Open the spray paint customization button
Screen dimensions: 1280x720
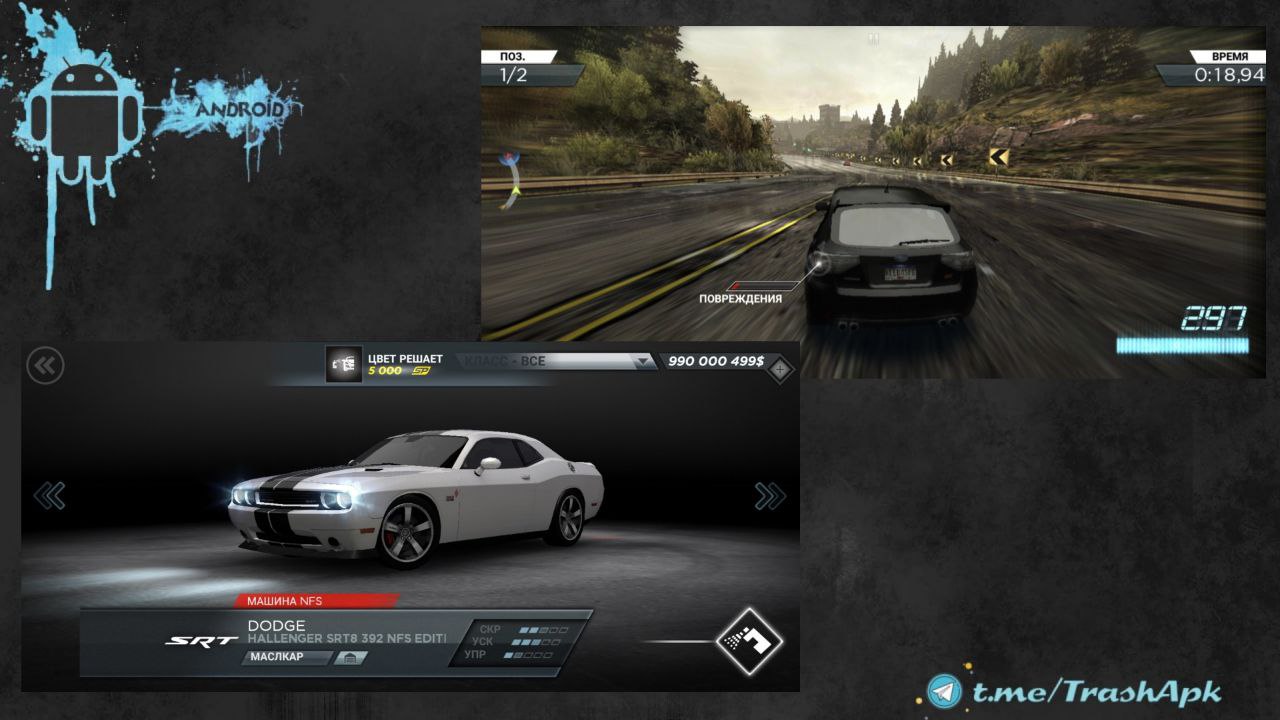[749, 641]
